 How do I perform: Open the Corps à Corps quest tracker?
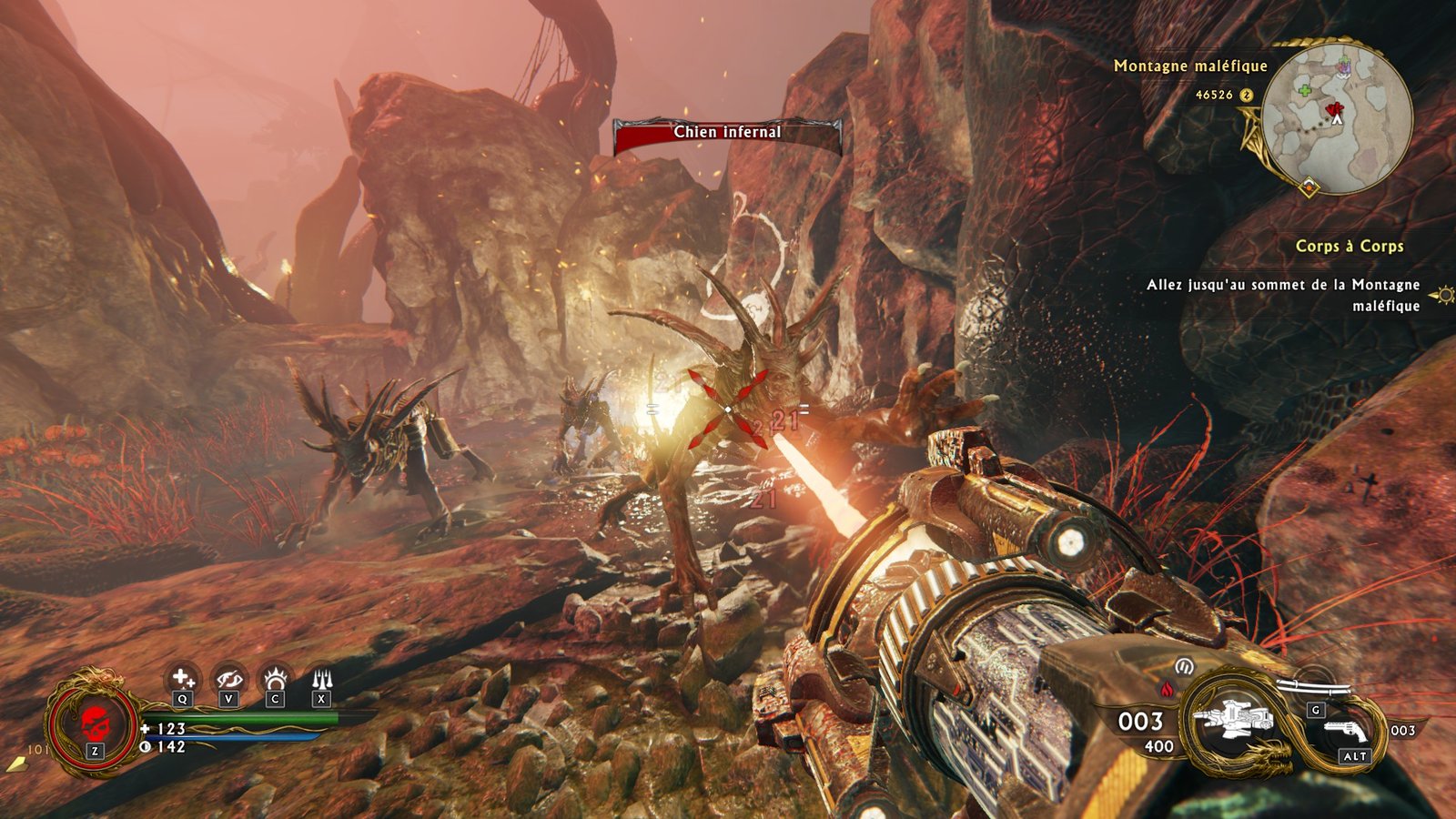(x=1349, y=247)
